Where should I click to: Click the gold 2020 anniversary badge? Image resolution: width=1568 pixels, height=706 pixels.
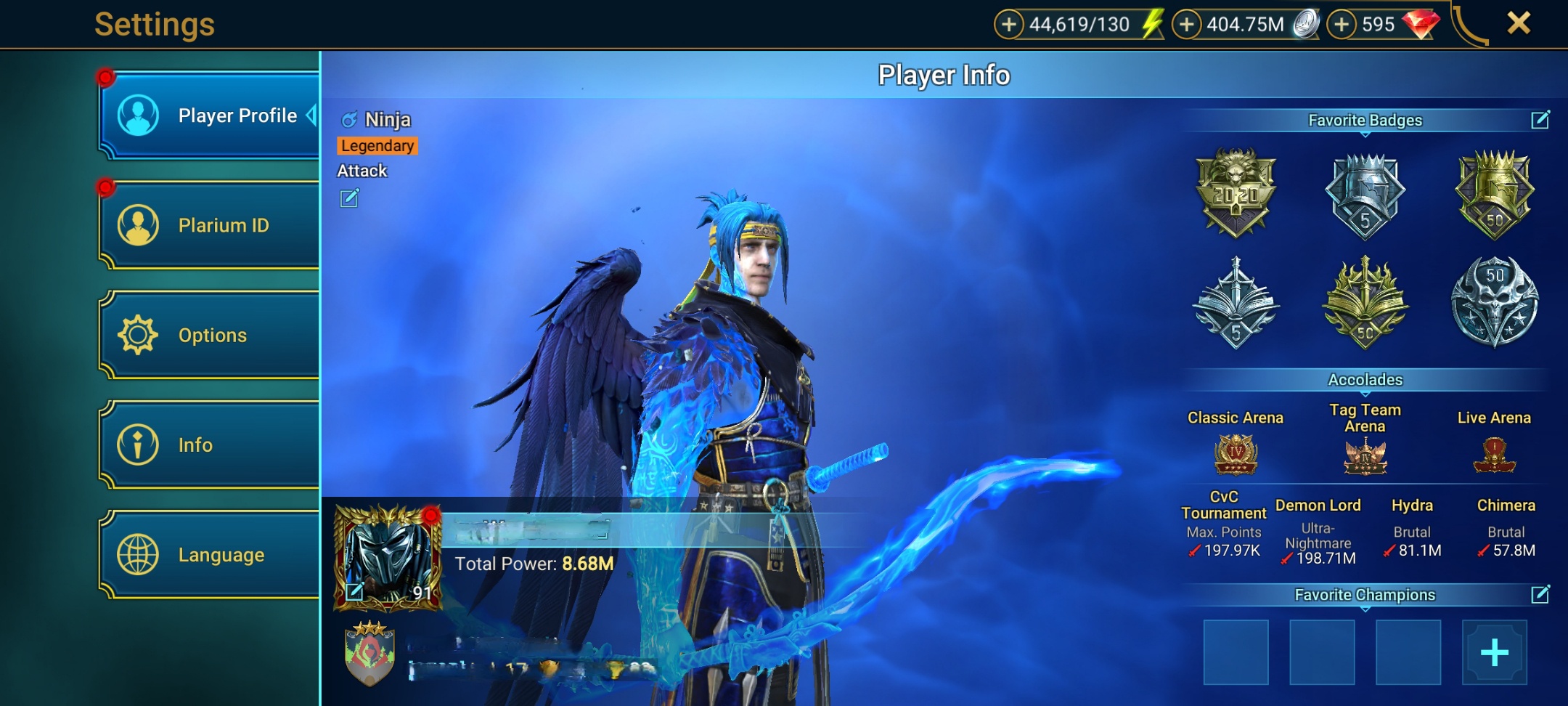[x=1235, y=192]
